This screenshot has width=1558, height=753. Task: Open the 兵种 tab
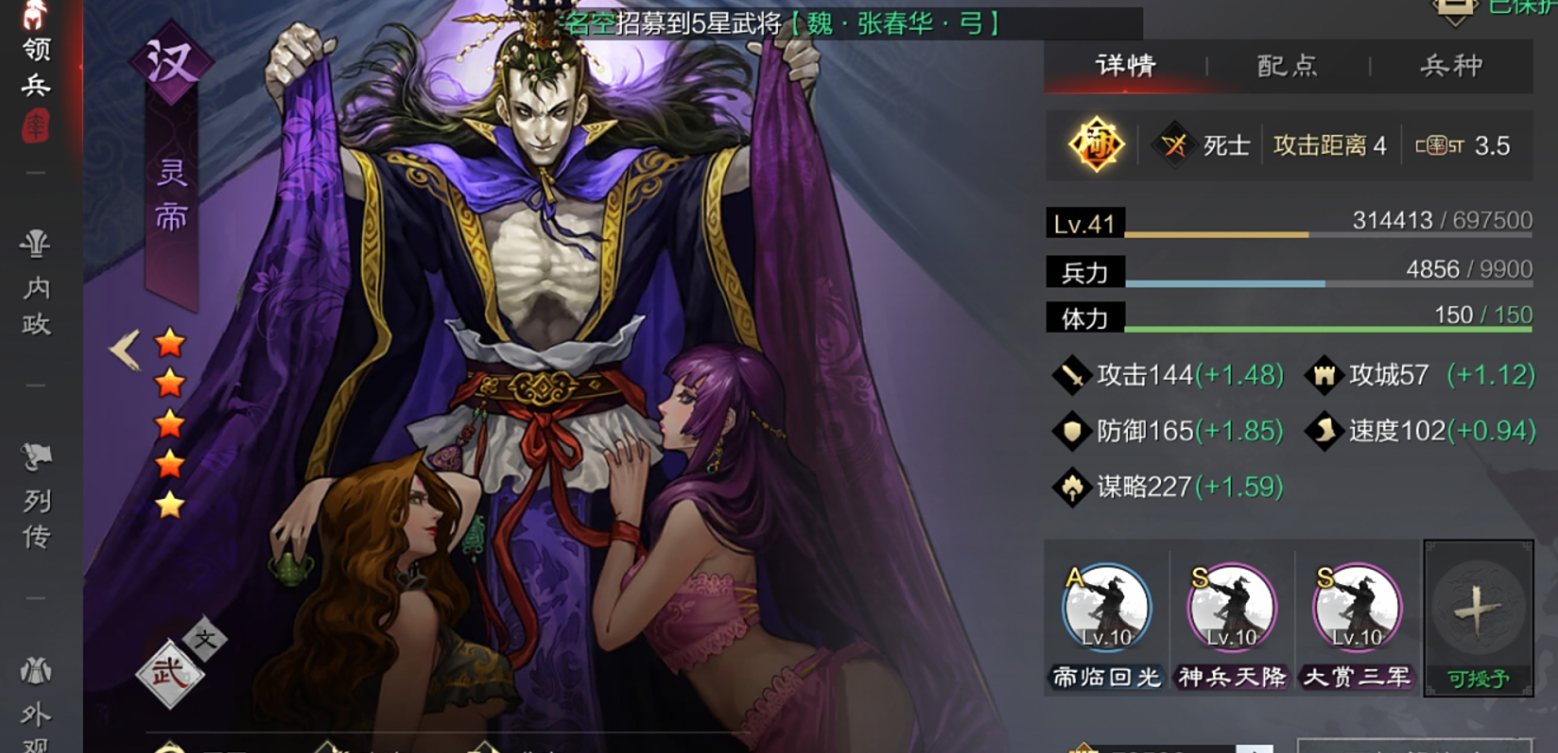(1450, 66)
